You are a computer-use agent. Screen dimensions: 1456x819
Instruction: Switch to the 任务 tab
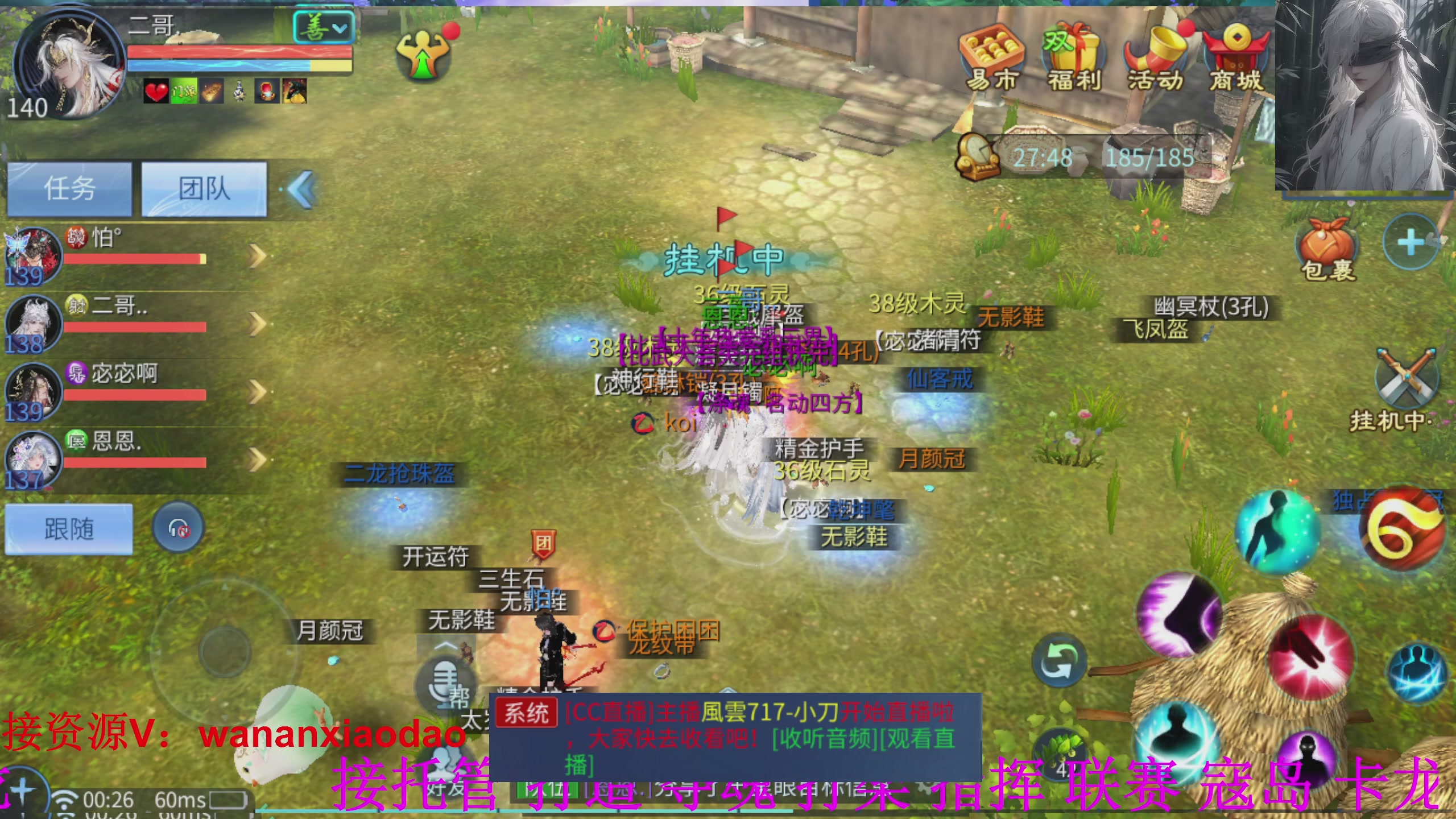click(x=68, y=189)
